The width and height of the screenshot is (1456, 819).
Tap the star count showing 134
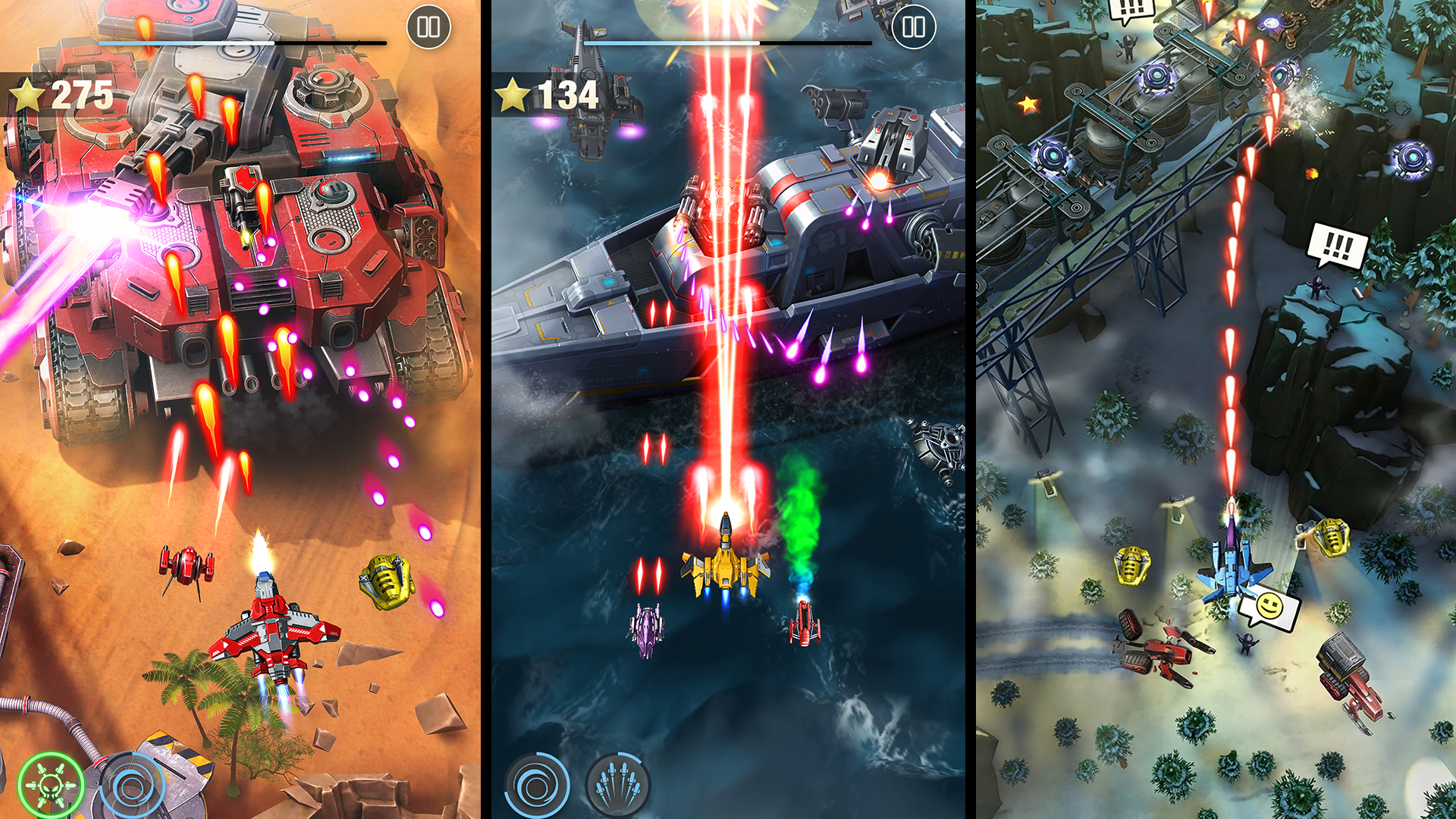(565, 95)
